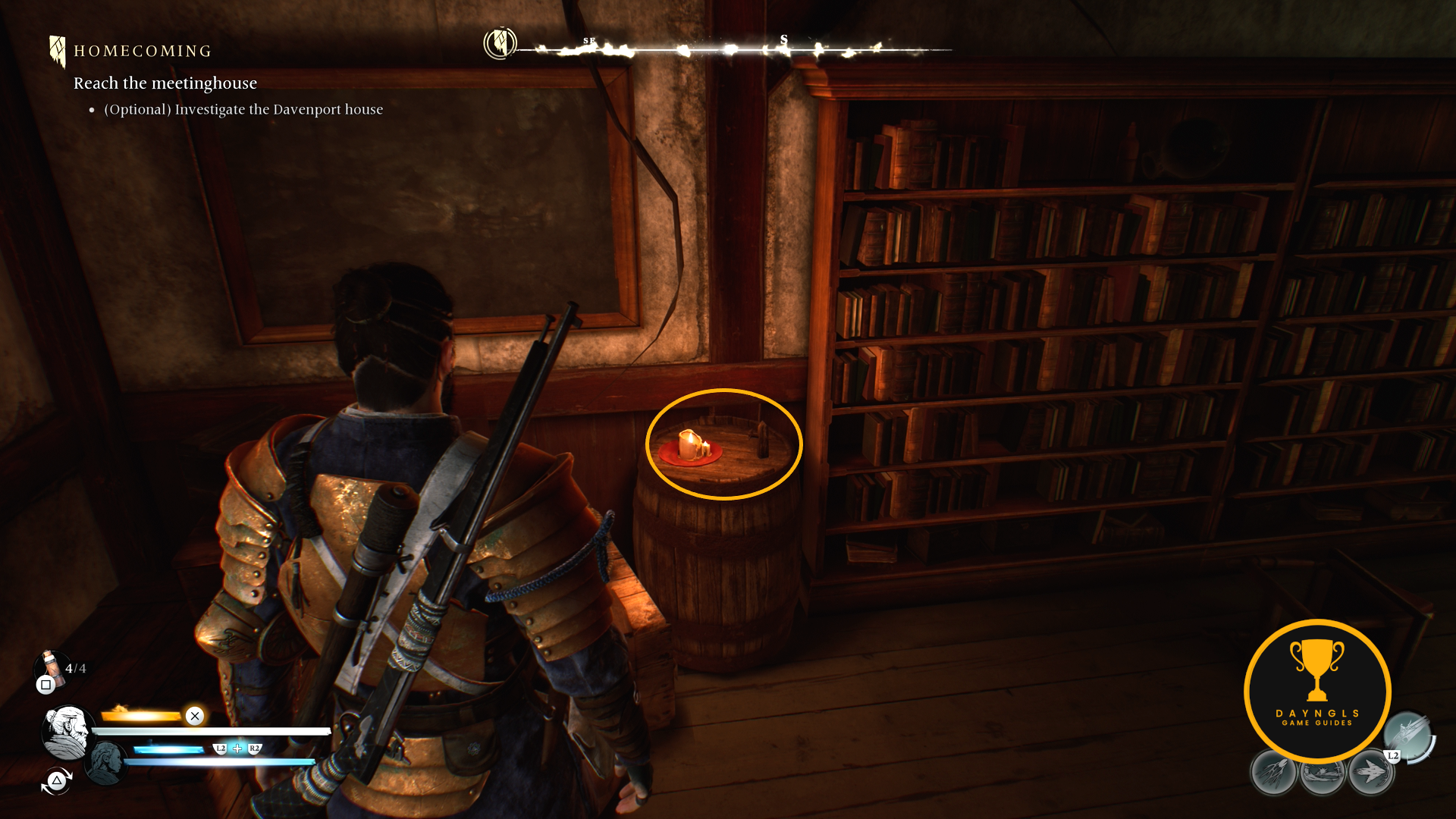The height and width of the screenshot is (819, 1456).
Task: Click the compass bar emblem icon
Action: pyautogui.click(x=500, y=43)
